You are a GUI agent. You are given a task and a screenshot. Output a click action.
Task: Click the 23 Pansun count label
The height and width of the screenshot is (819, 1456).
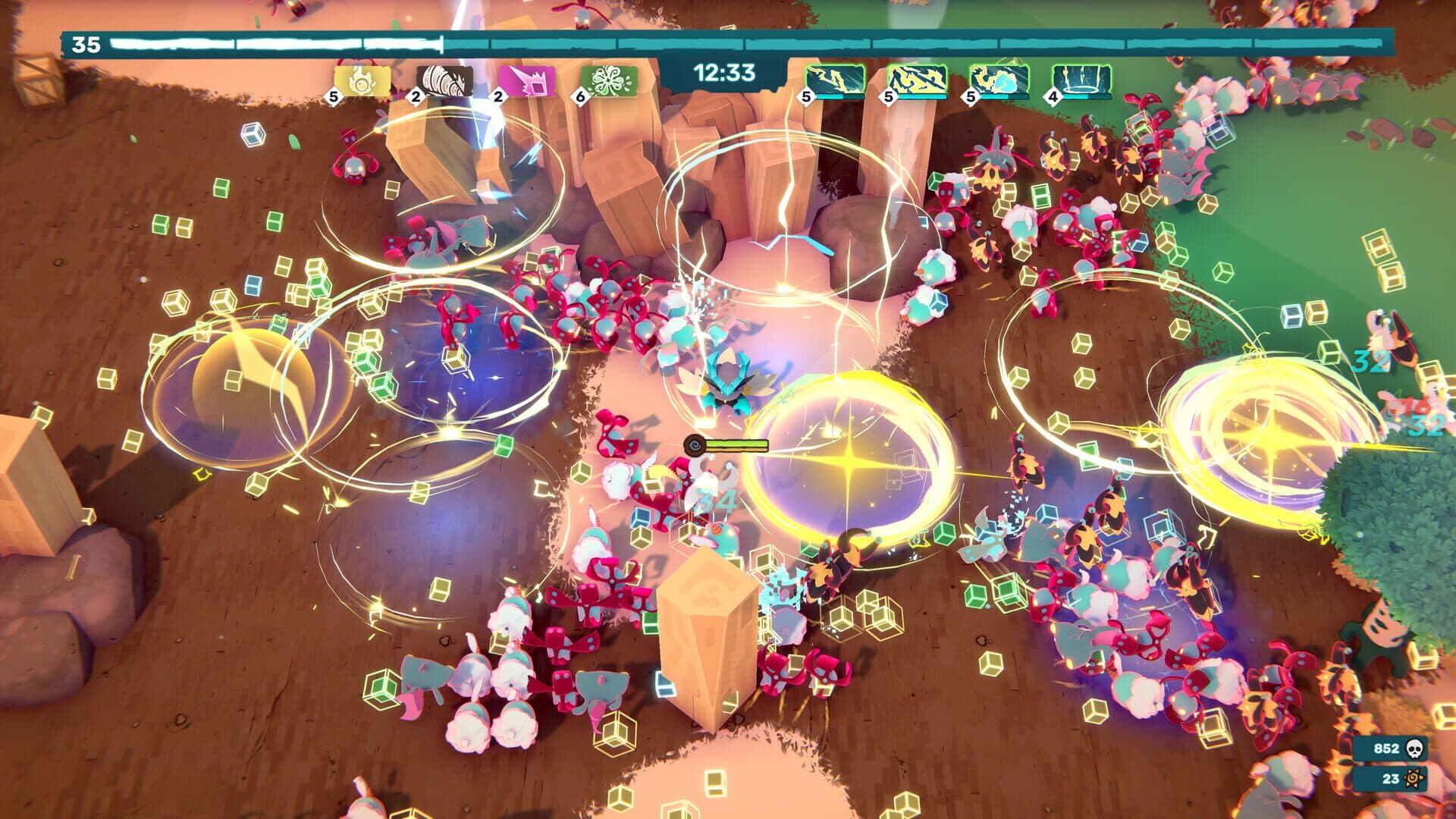coord(1391,778)
